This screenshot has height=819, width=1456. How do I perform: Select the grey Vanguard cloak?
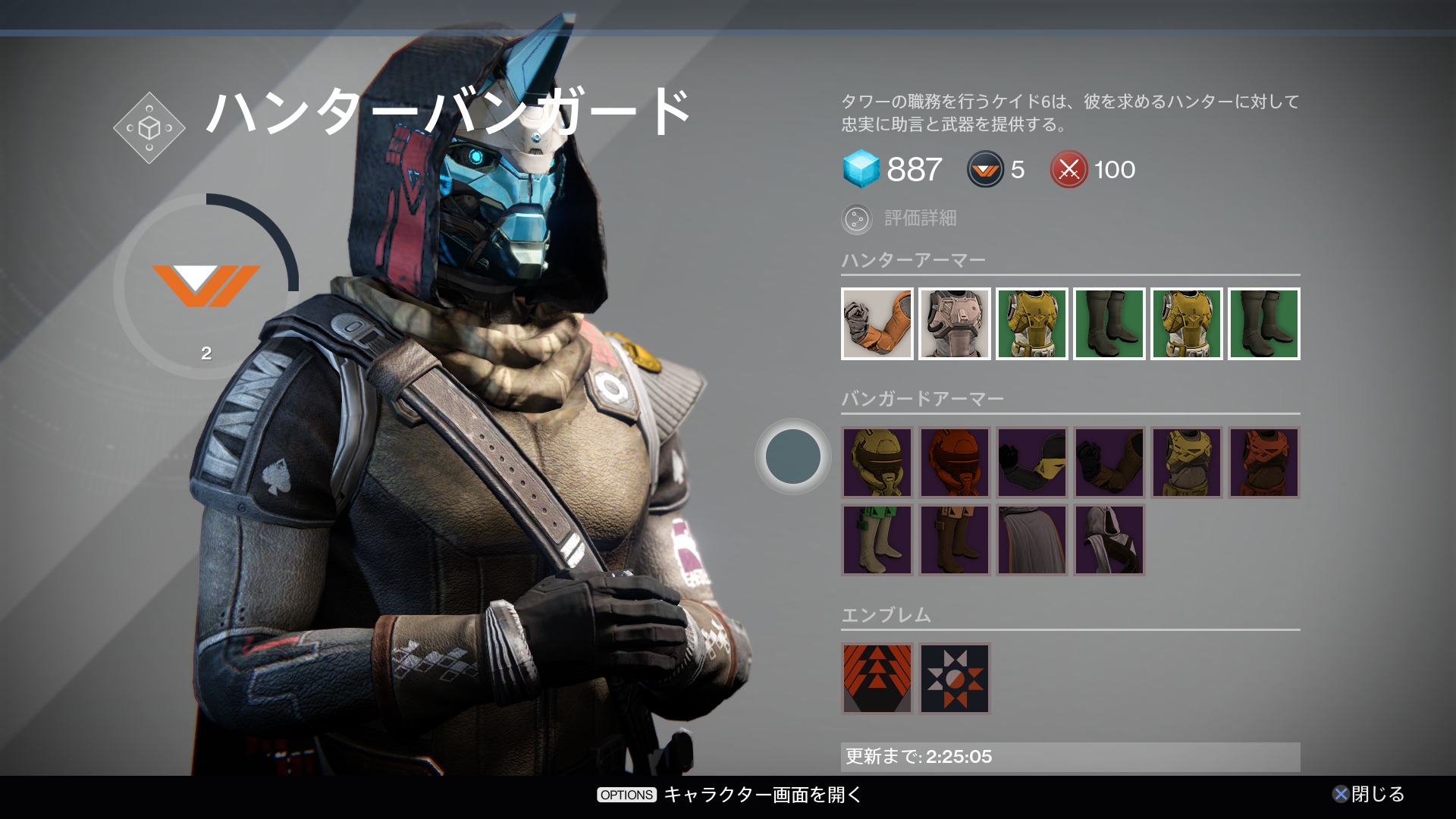1032,540
